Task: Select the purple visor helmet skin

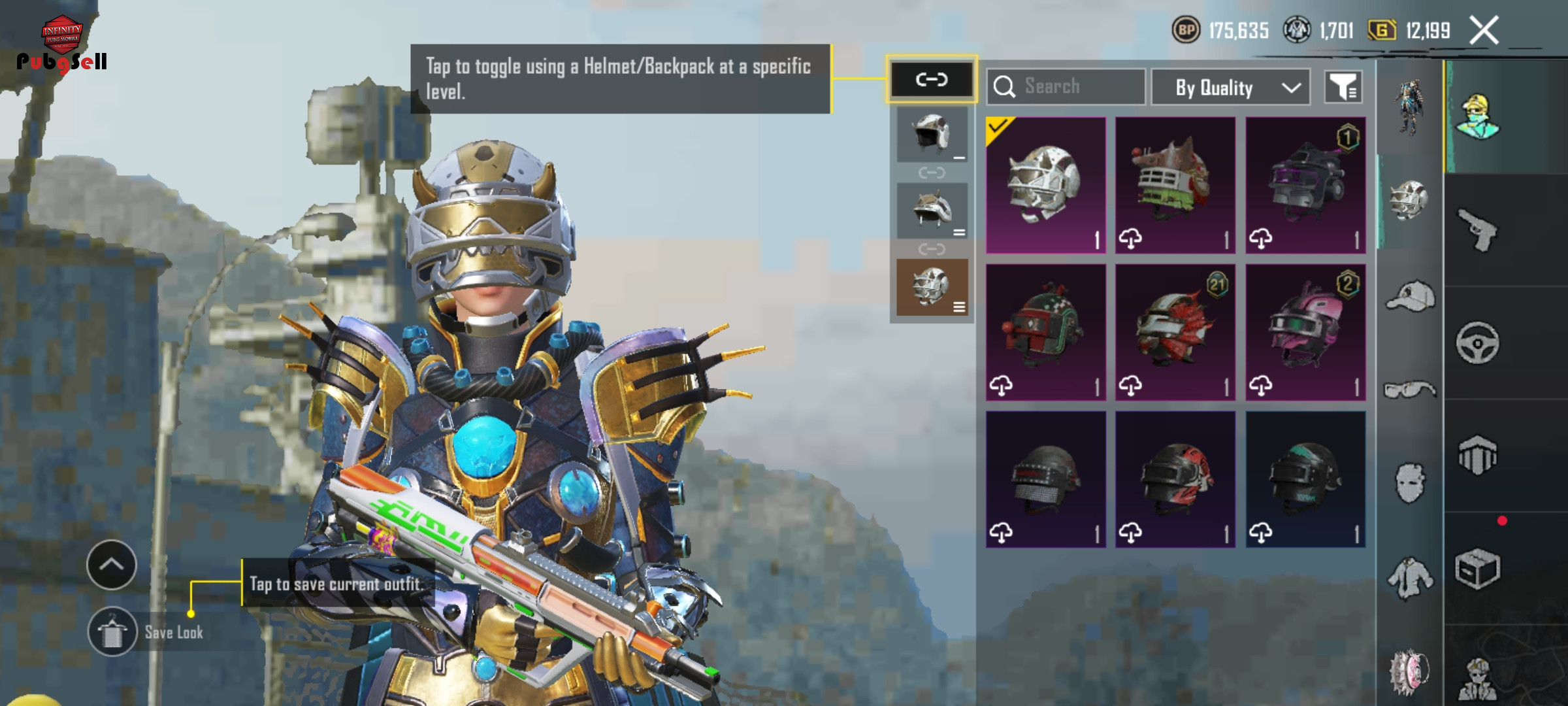Action: click(x=1305, y=184)
